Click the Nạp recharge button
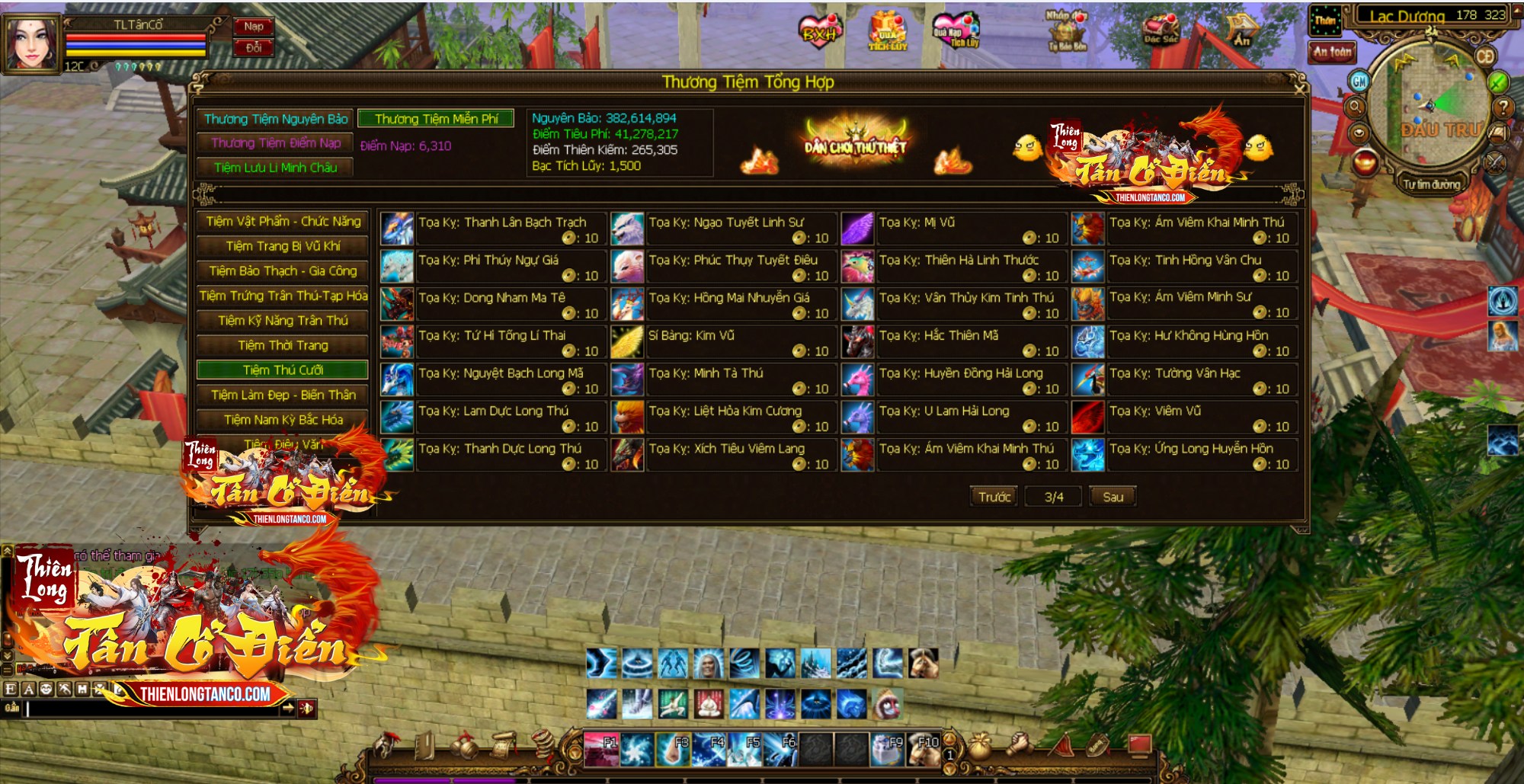Screen dimensions: 1524x784 point(254,27)
